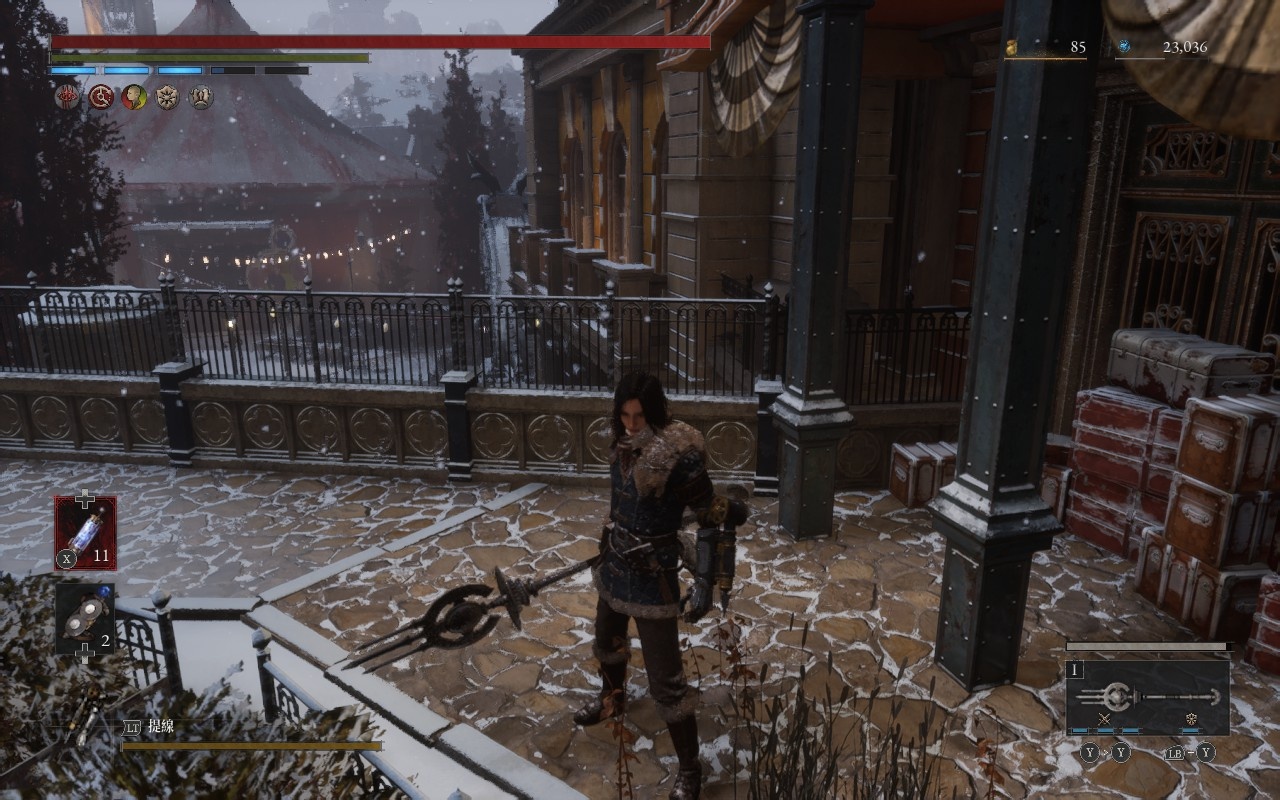The height and width of the screenshot is (800, 1280).
Task: Click the flower-shaped cog status icon
Action: 167,97
